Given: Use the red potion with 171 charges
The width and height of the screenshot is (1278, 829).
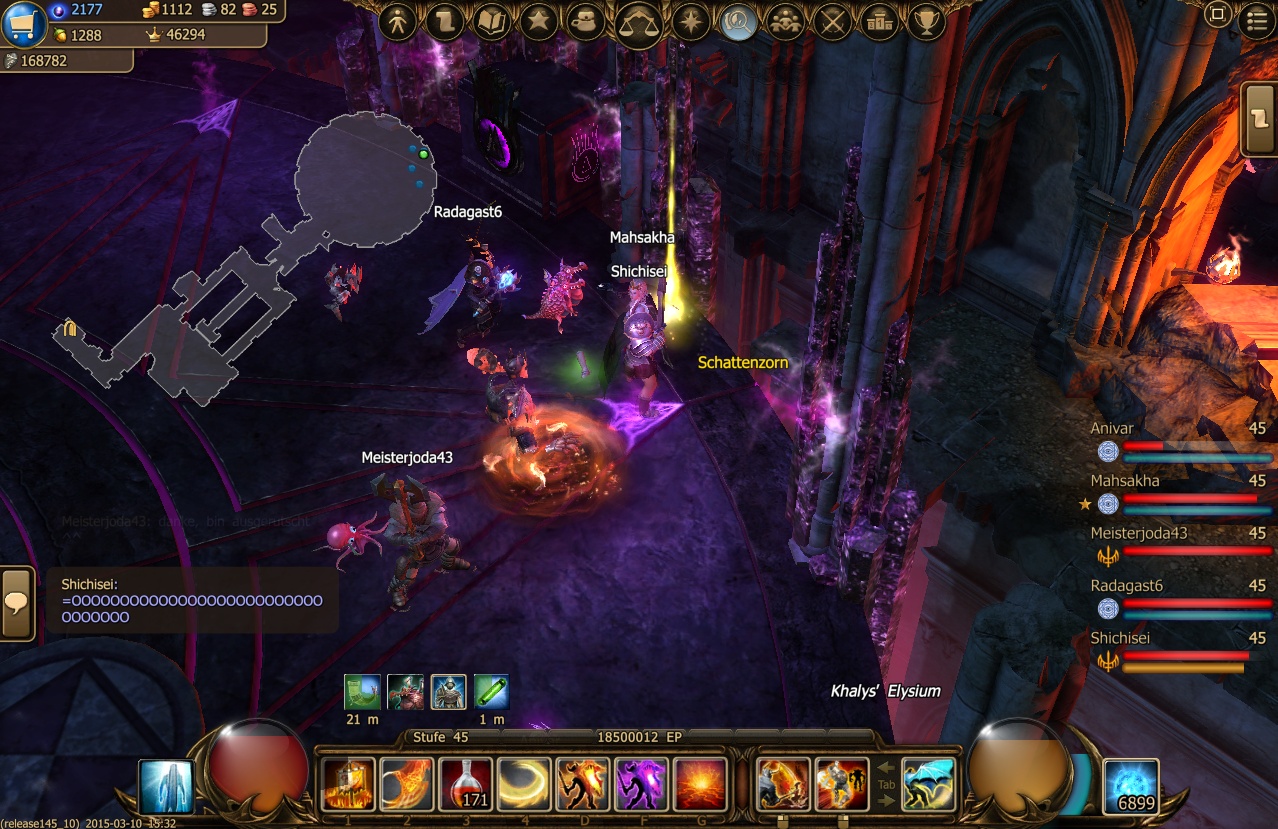Looking at the screenshot, I should pos(467,784).
